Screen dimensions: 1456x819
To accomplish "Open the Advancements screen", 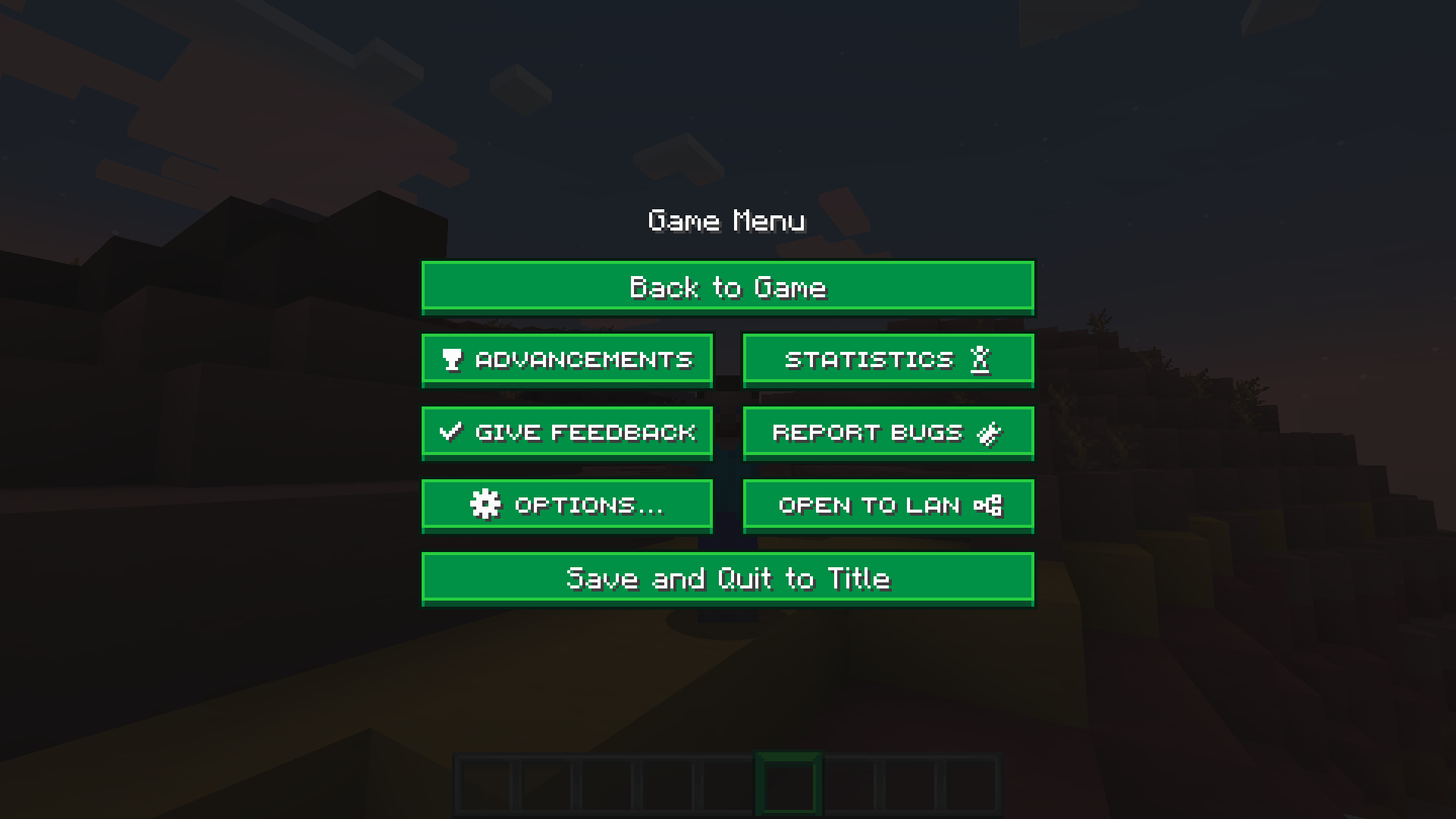I will click(567, 359).
